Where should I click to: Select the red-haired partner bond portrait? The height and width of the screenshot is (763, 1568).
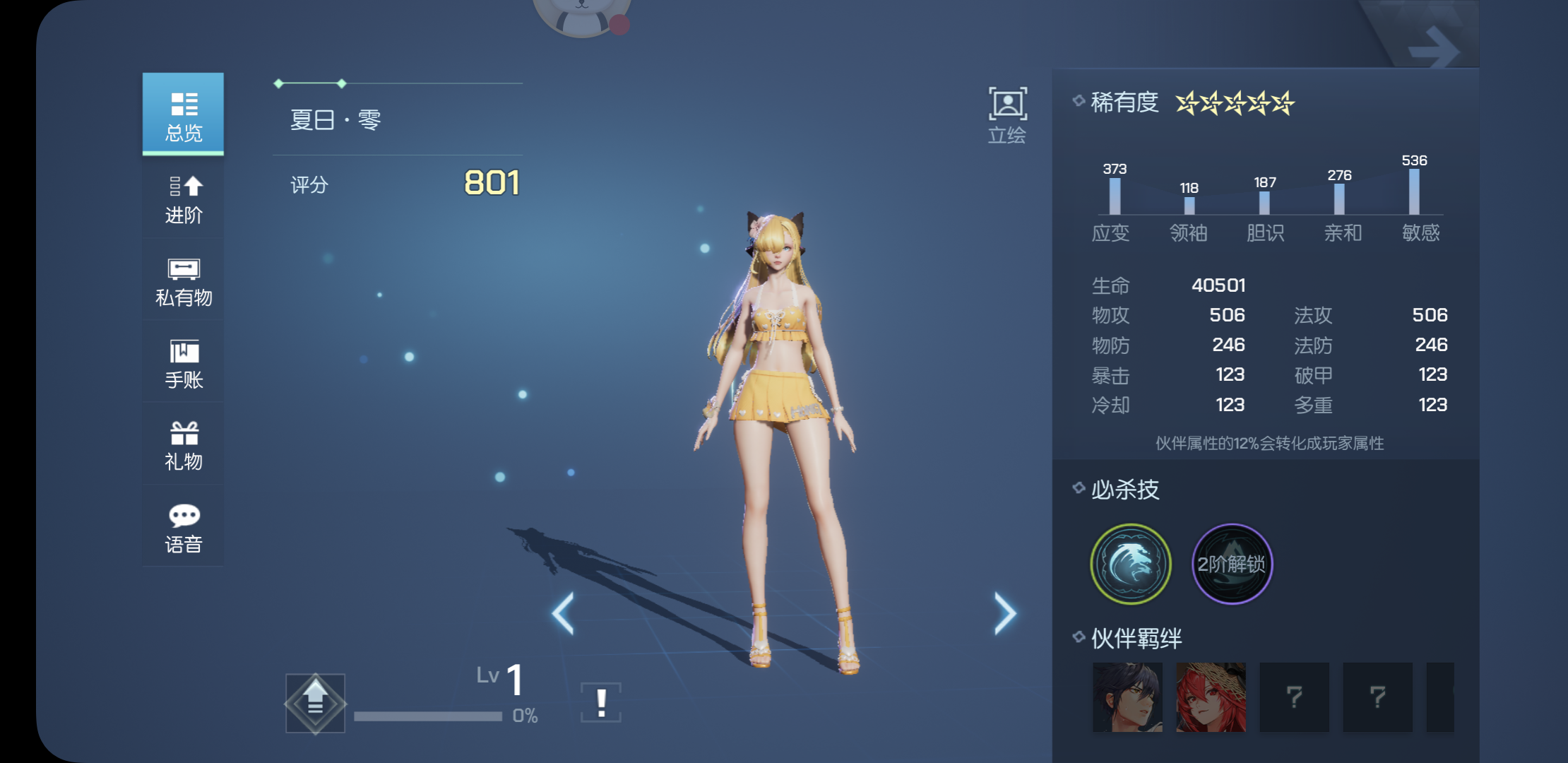click(x=1209, y=698)
